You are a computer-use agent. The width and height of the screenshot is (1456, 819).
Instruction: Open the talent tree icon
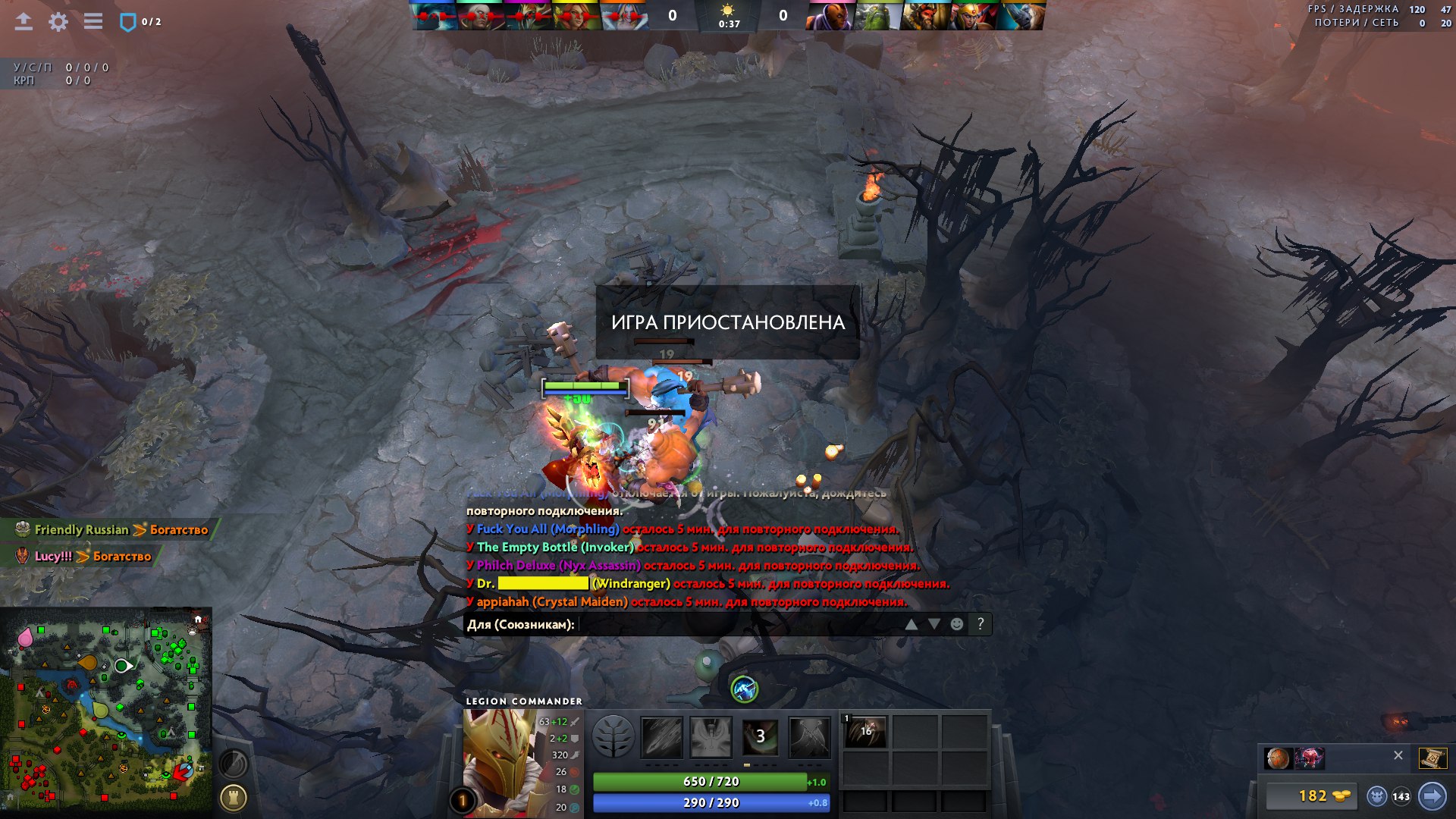613,737
